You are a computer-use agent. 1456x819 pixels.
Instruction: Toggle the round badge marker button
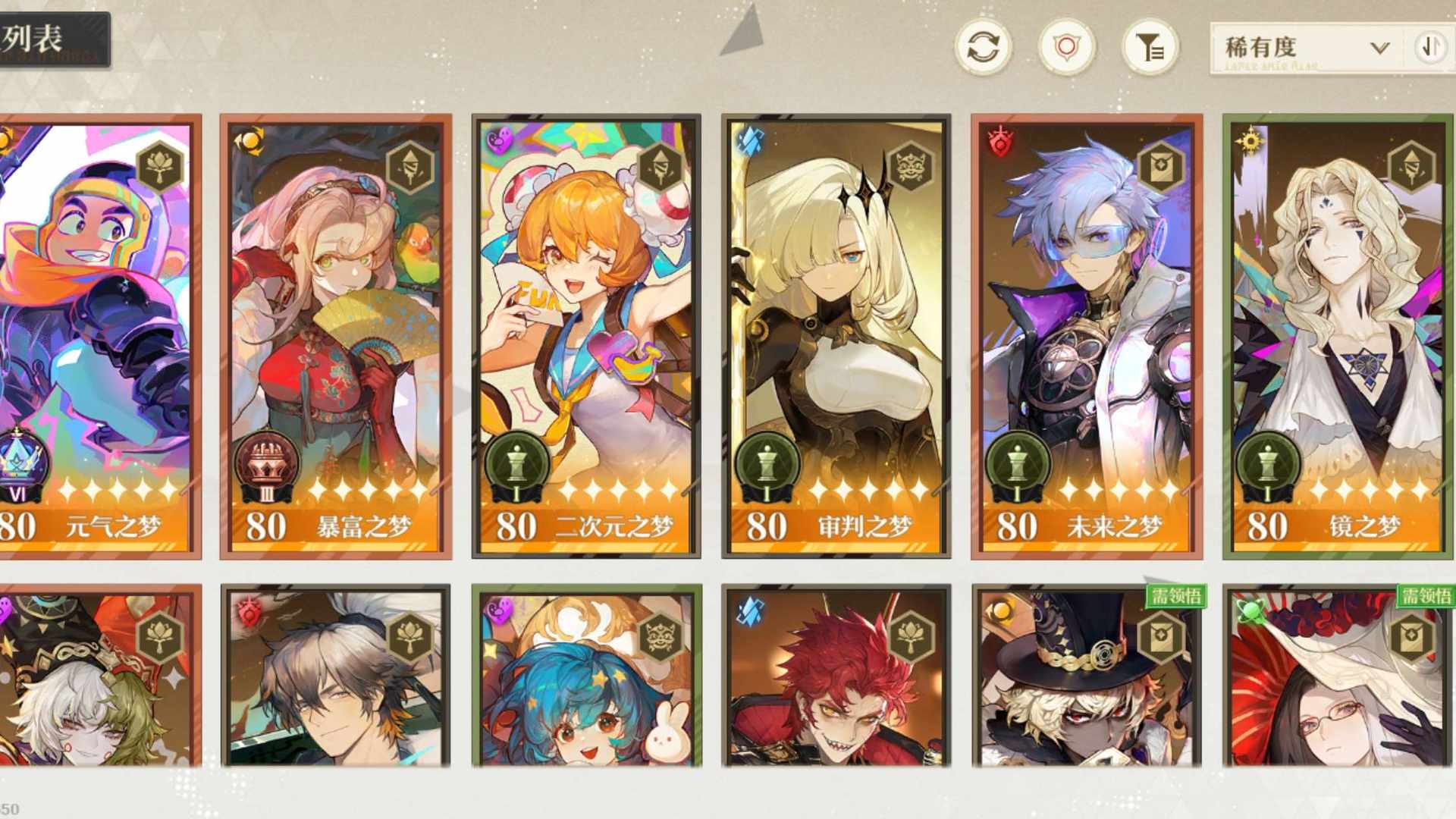pyautogui.click(x=1066, y=48)
